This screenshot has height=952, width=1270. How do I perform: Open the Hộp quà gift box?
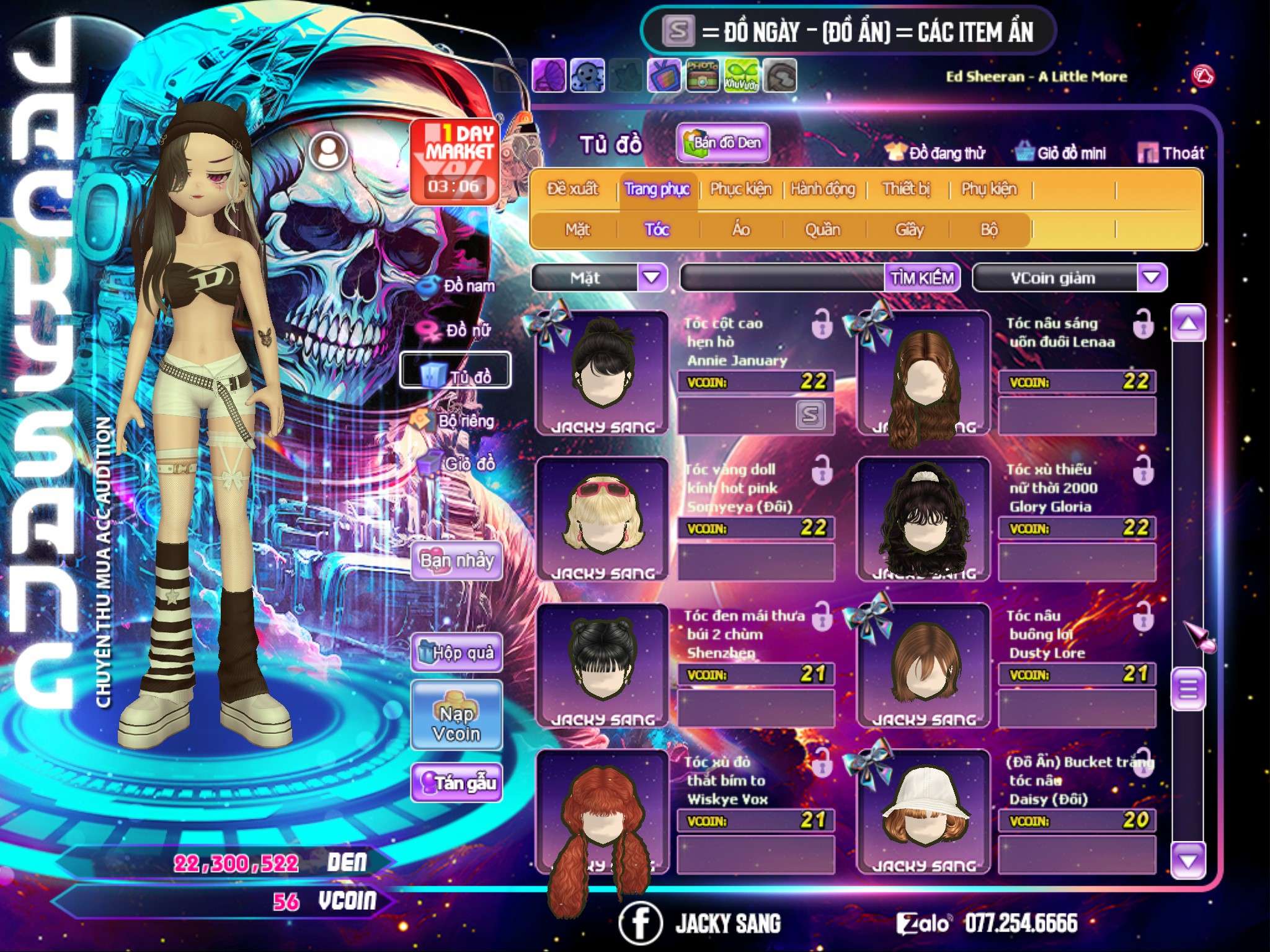tap(456, 653)
